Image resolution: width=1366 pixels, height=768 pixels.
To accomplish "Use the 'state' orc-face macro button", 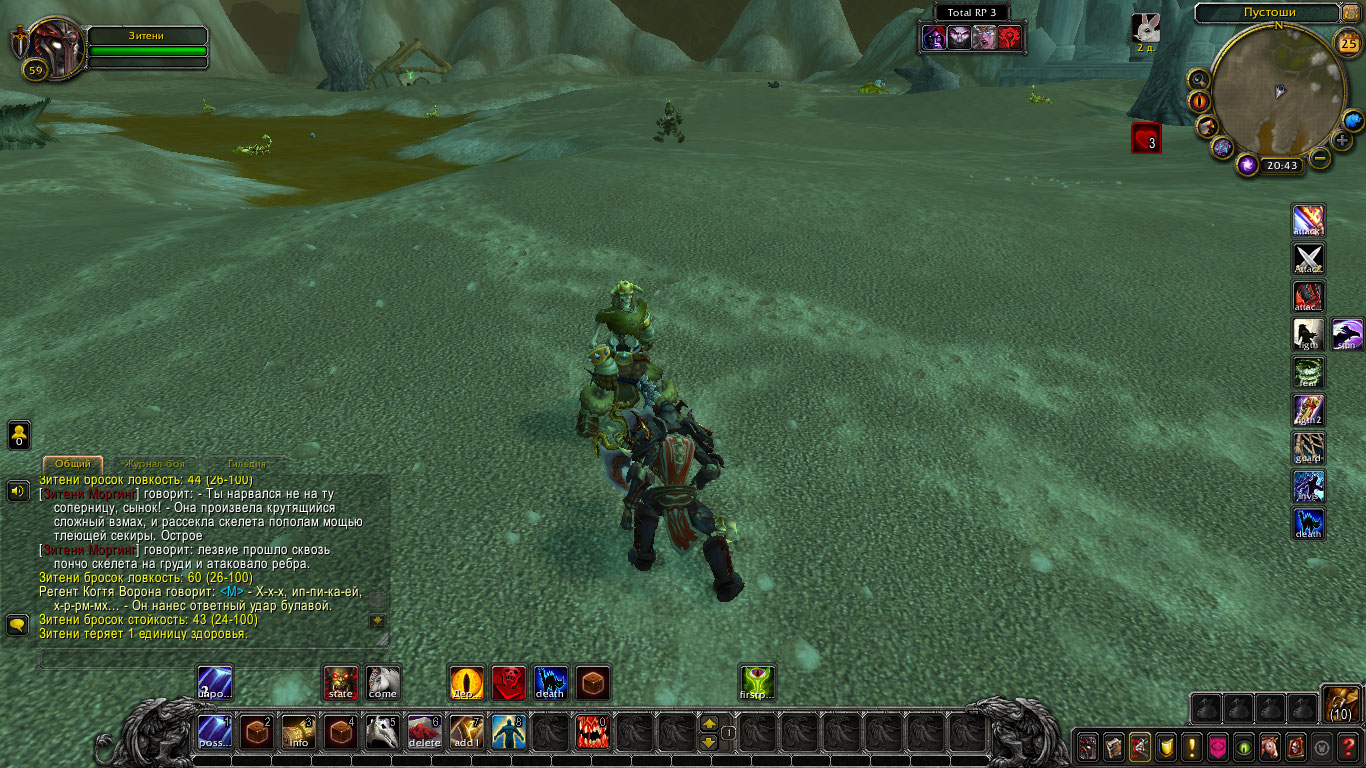I will point(341,683).
